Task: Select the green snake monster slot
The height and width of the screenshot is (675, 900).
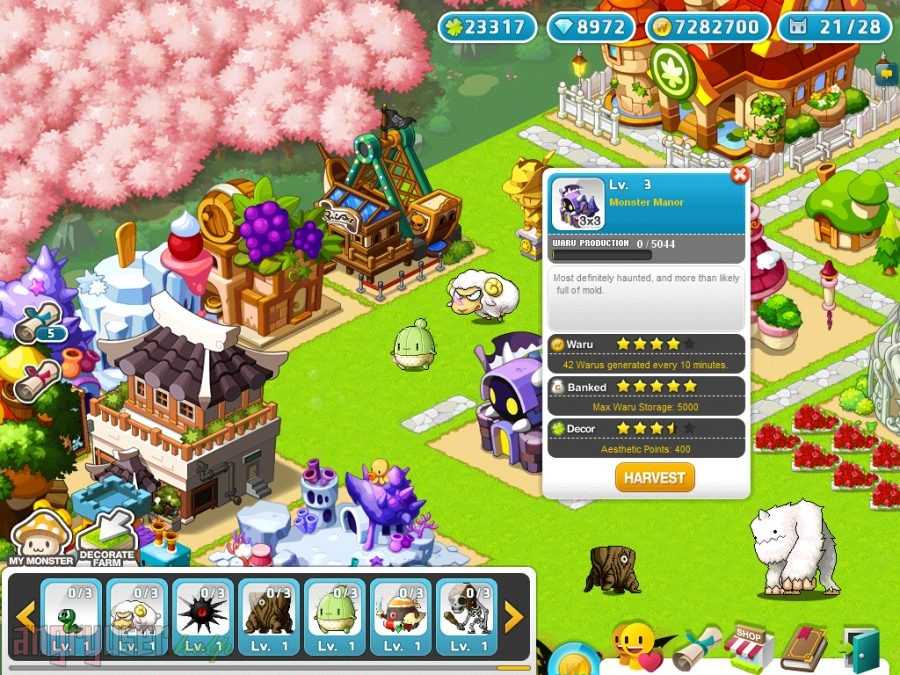Action: (72, 617)
